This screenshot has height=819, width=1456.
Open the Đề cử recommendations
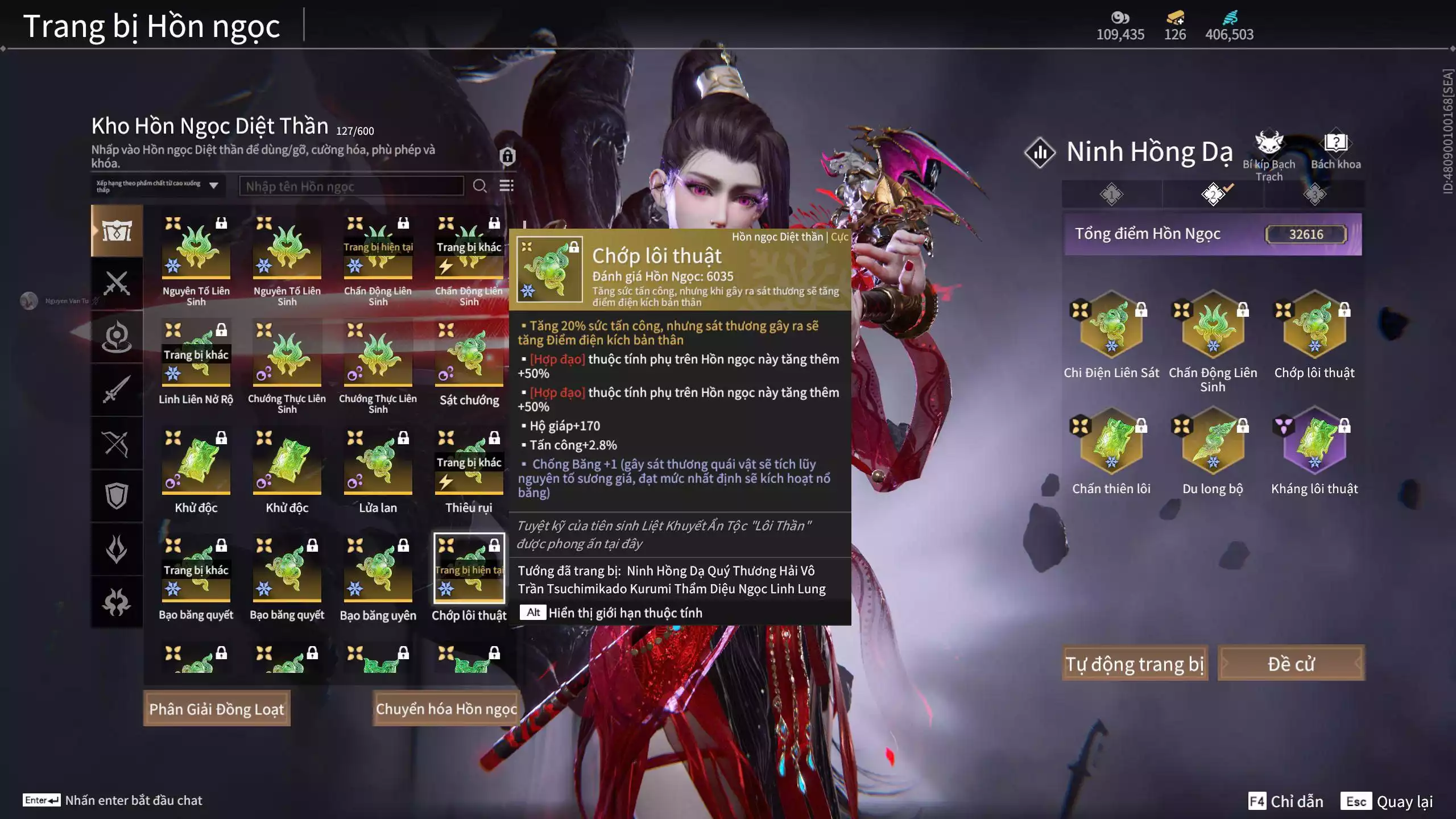tap(1290, 663)
